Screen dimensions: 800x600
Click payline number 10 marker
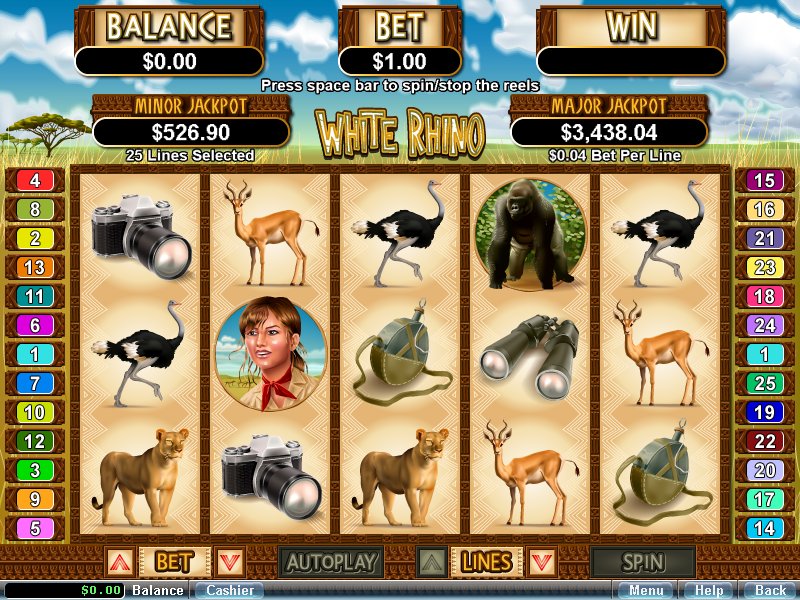tap(35, 413)
